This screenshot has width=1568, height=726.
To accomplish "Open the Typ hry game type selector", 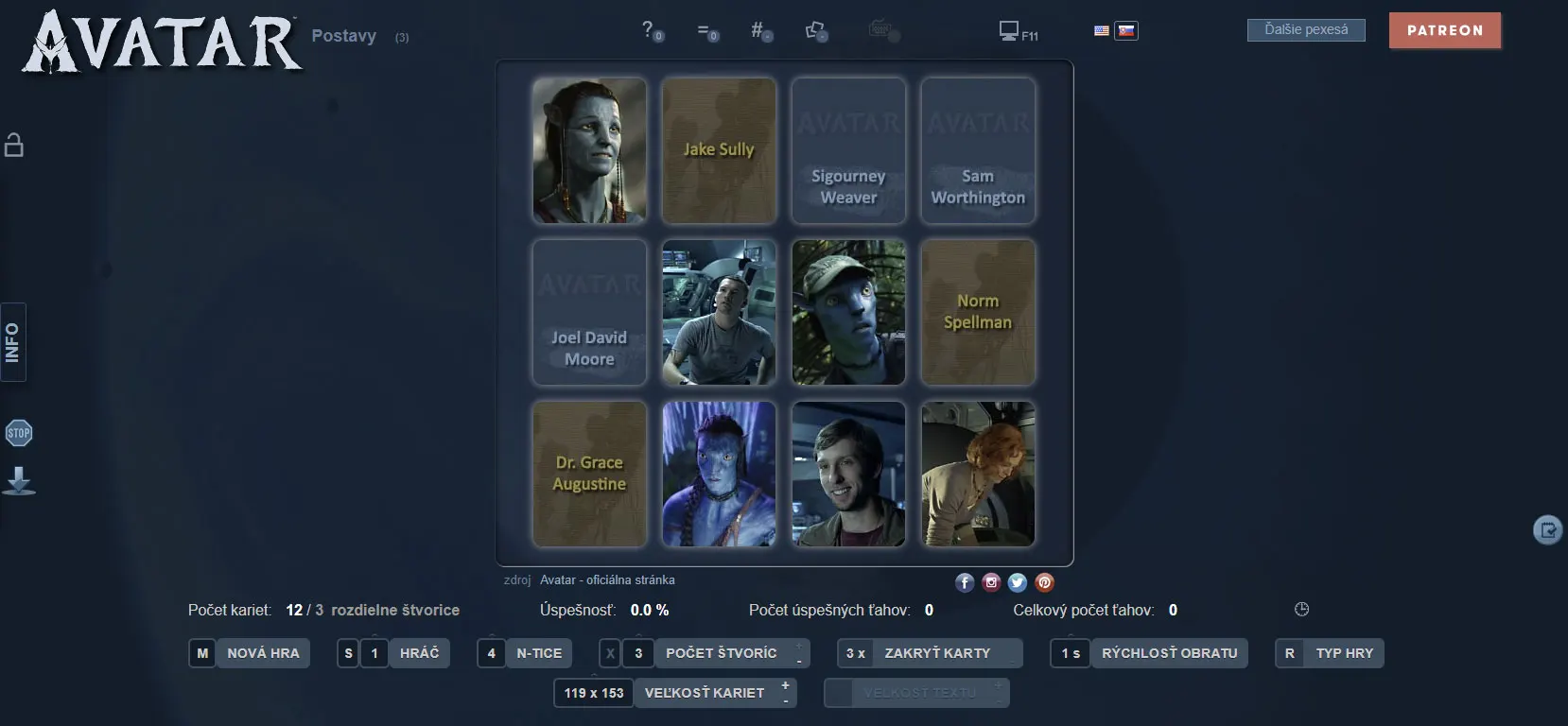I will [x=1343, y=653].
